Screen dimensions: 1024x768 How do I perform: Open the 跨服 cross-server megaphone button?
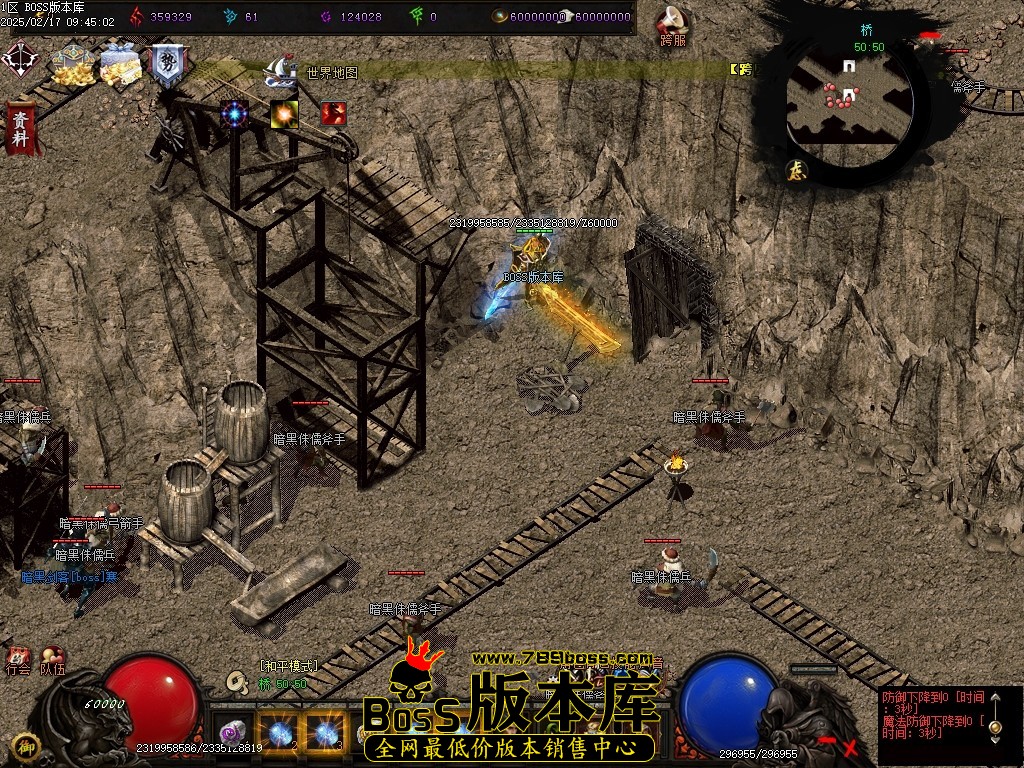[x=673, y=26]
